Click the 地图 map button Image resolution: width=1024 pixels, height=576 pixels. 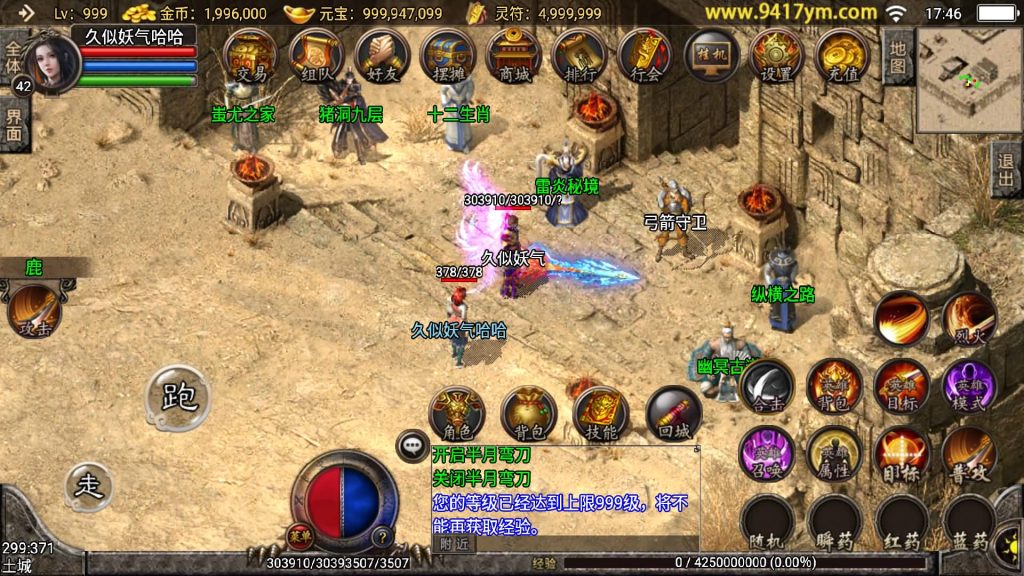click(x=898, y=56)
